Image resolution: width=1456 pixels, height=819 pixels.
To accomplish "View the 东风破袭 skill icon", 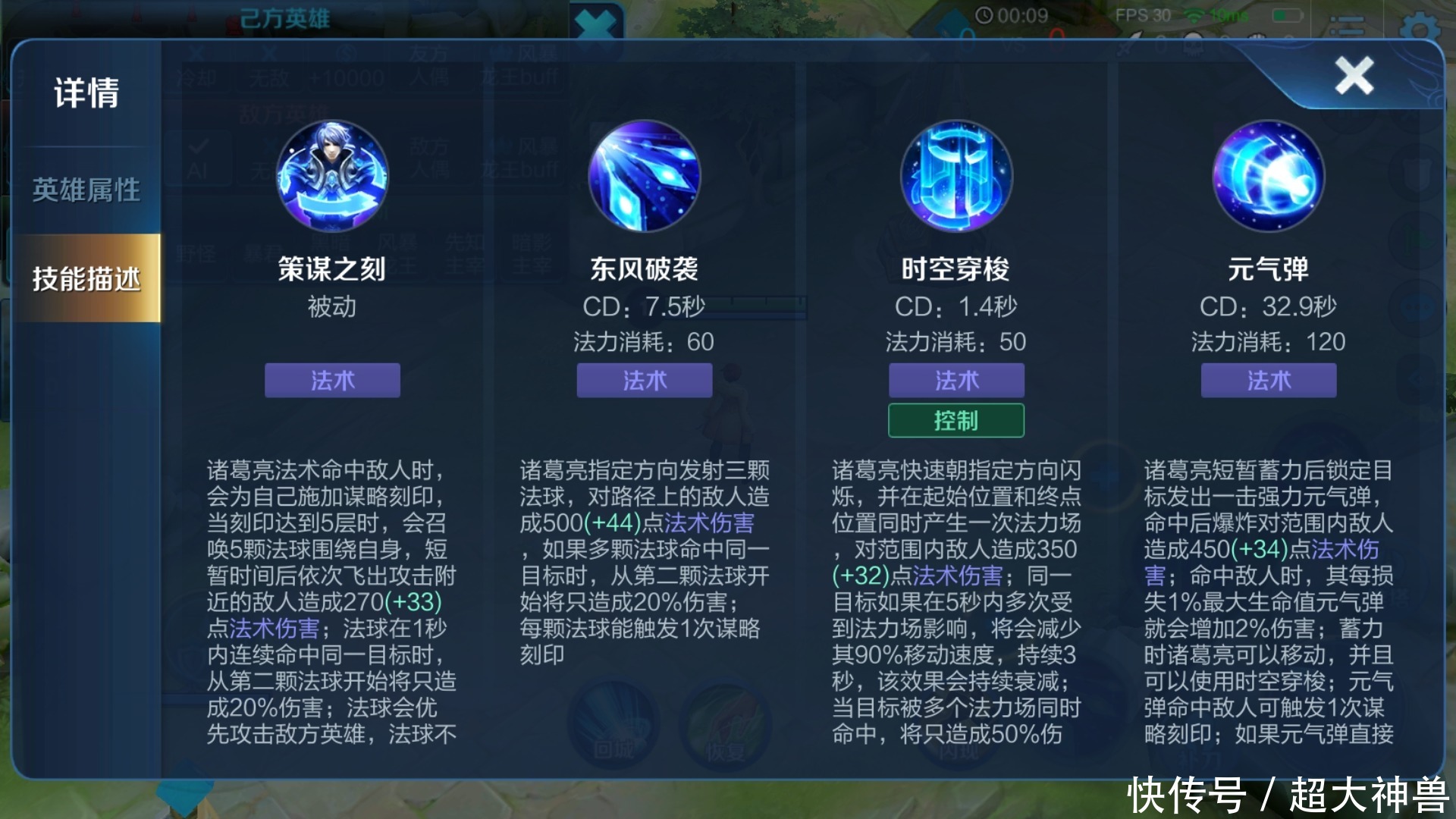I will click(644, 176).
